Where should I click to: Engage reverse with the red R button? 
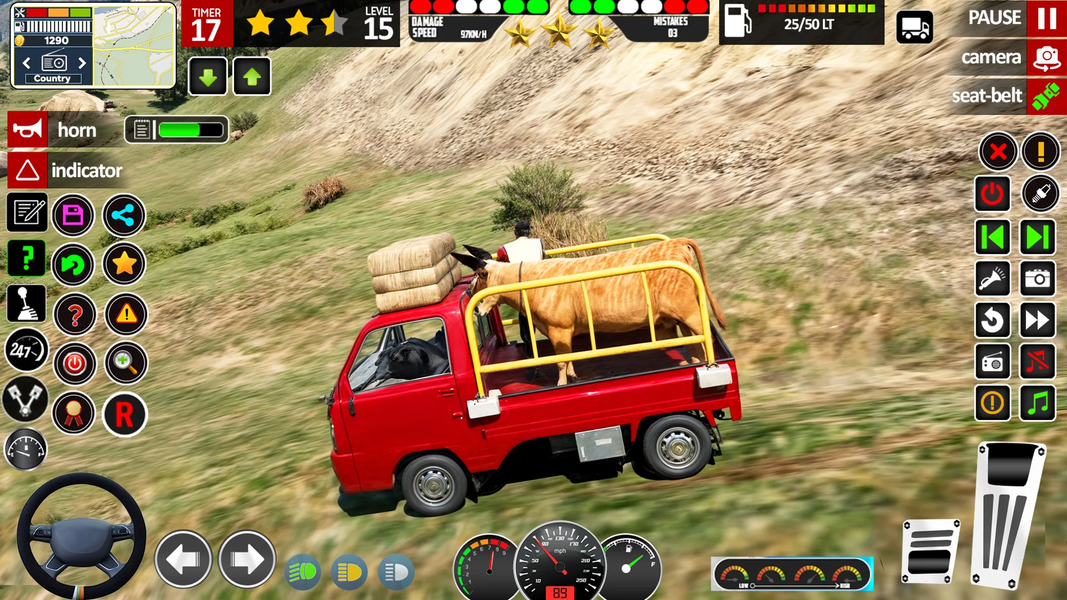coord(124,414)
